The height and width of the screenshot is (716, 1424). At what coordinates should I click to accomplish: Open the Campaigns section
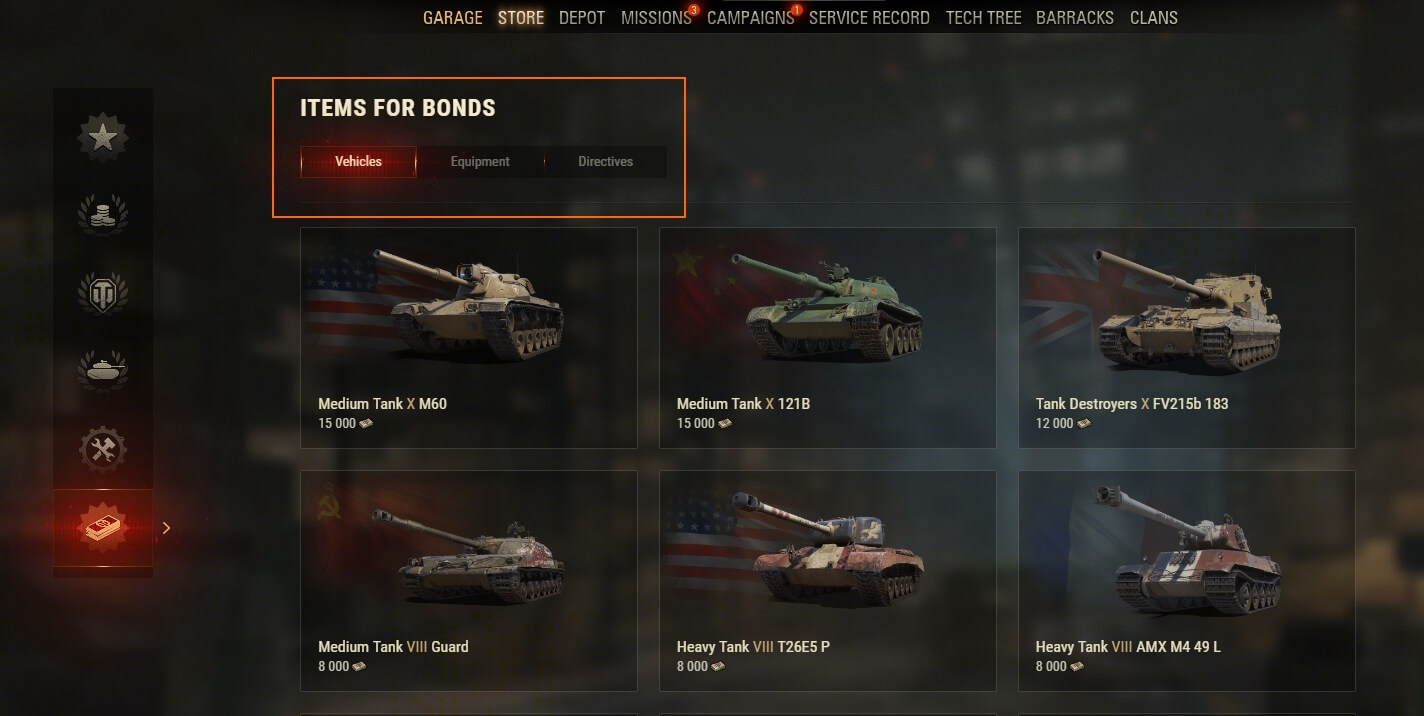tap(750, 18)
